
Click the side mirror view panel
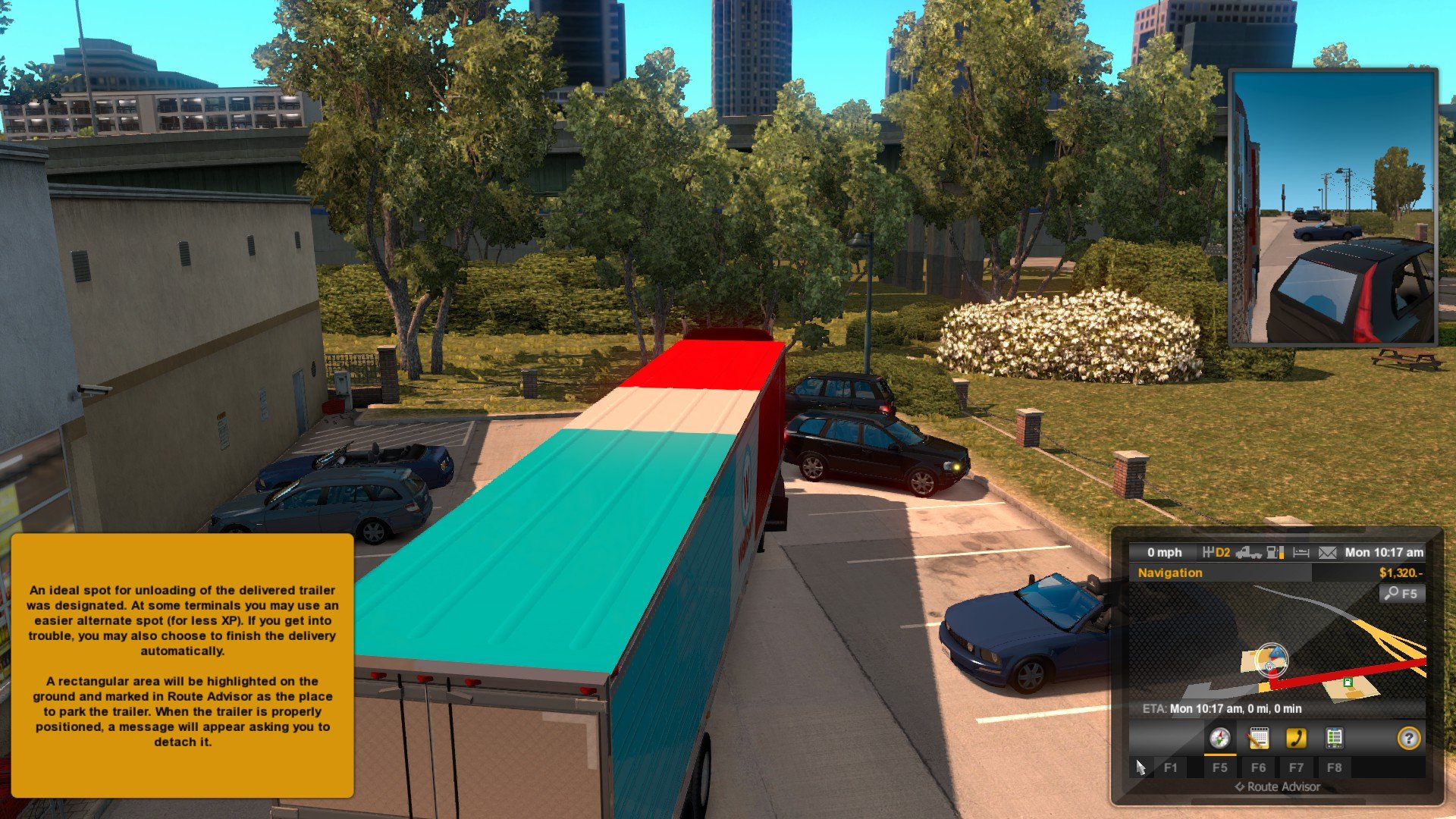(x=1333, y=207)
